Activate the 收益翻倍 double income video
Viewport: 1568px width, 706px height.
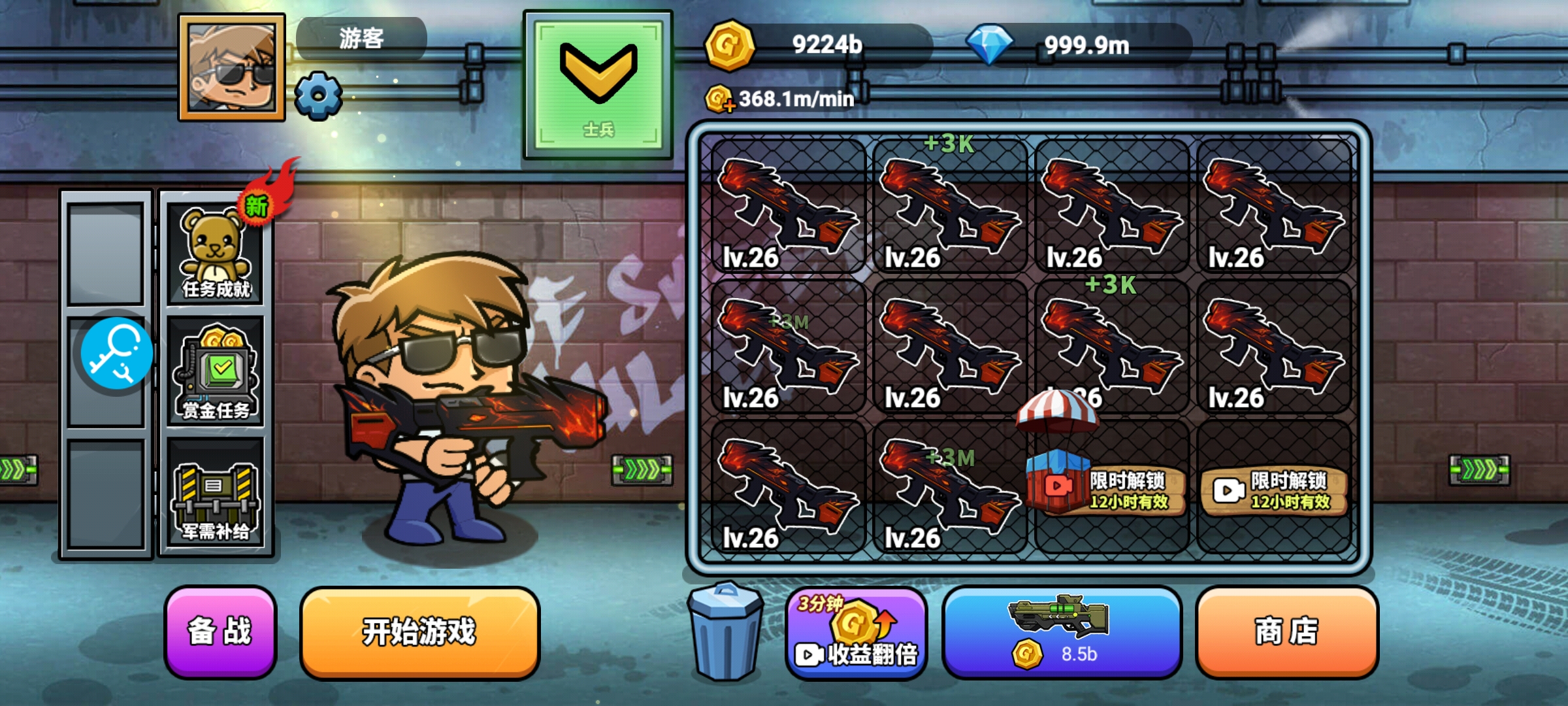coord(857,633)
